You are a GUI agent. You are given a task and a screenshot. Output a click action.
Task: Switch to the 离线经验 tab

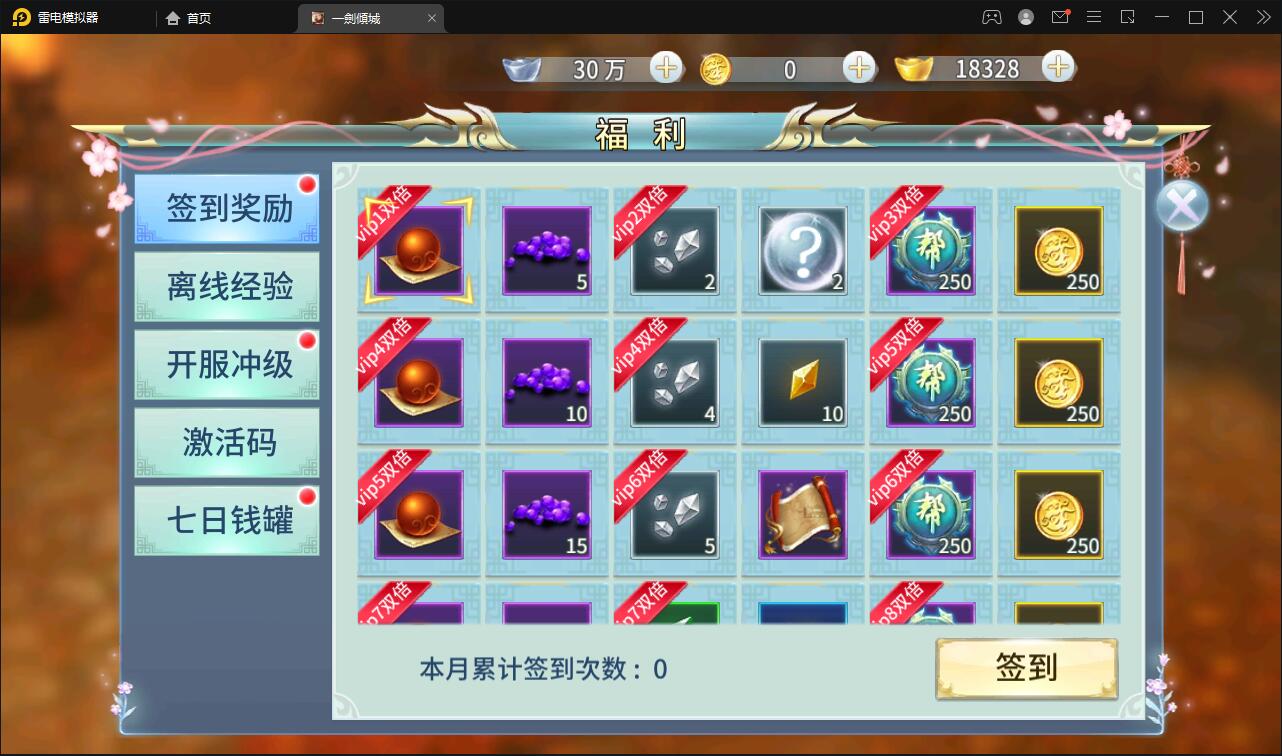point(226,286)
